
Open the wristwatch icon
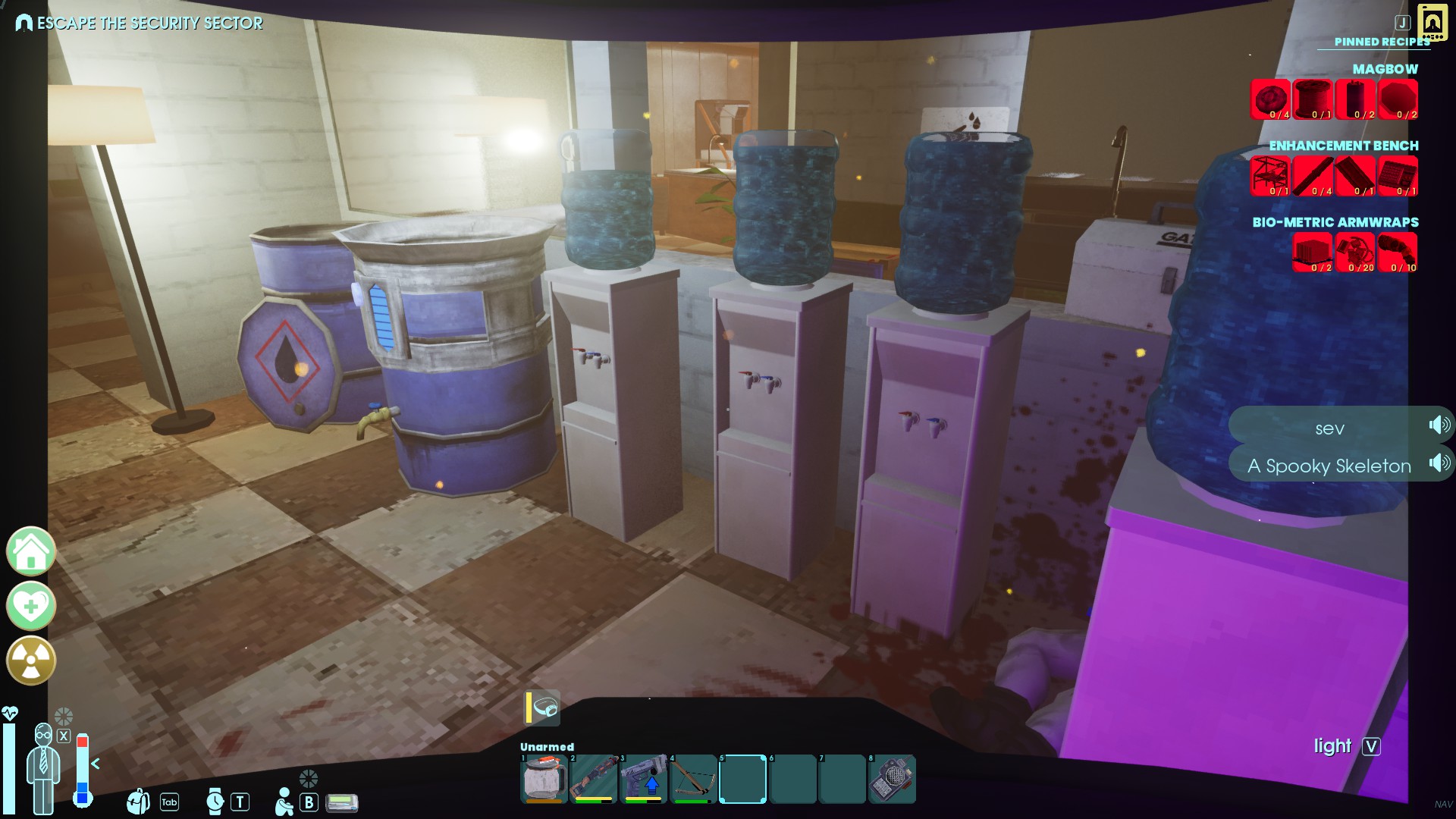click(215, 801)
